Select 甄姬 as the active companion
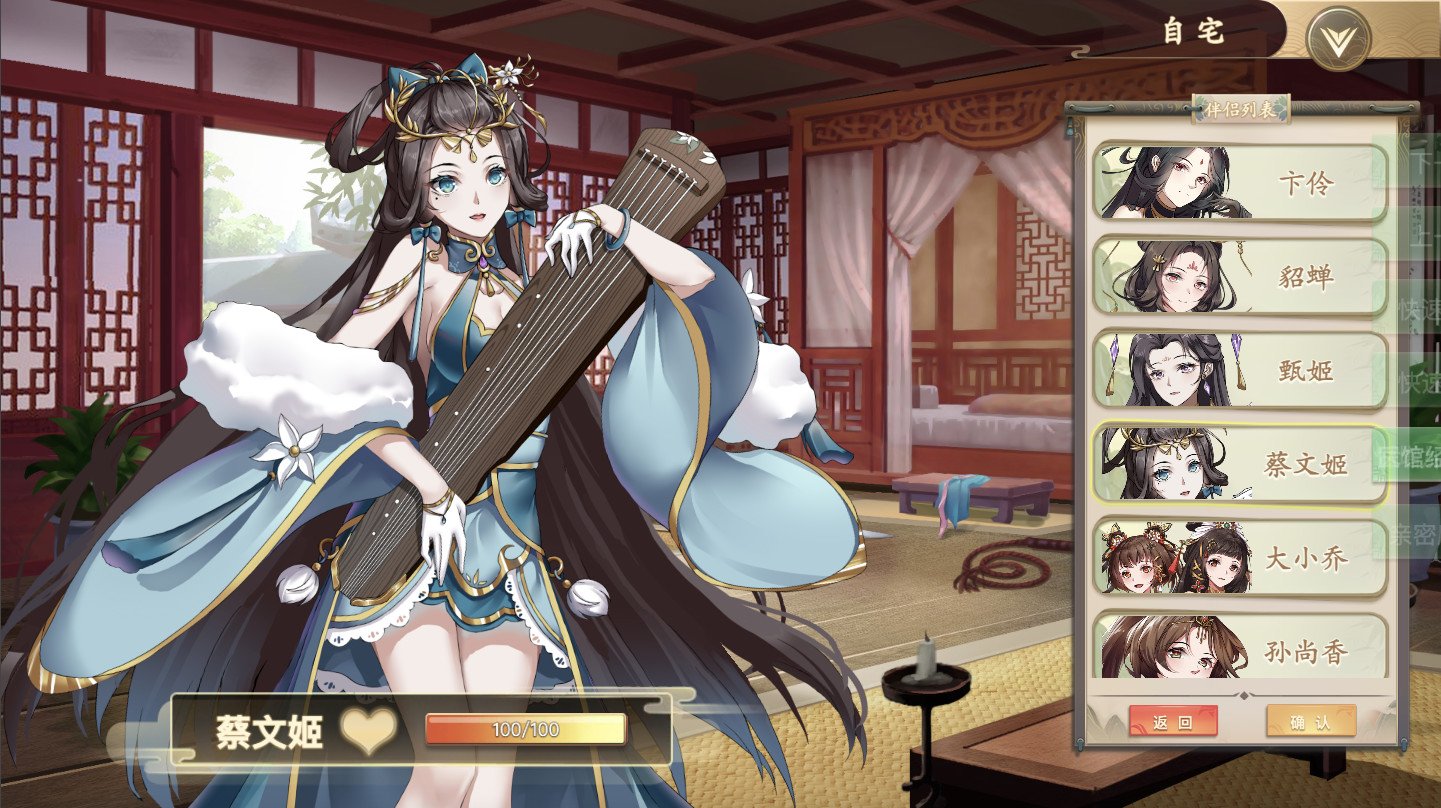Screen dimensions: 1441x808 [1240, 367]
